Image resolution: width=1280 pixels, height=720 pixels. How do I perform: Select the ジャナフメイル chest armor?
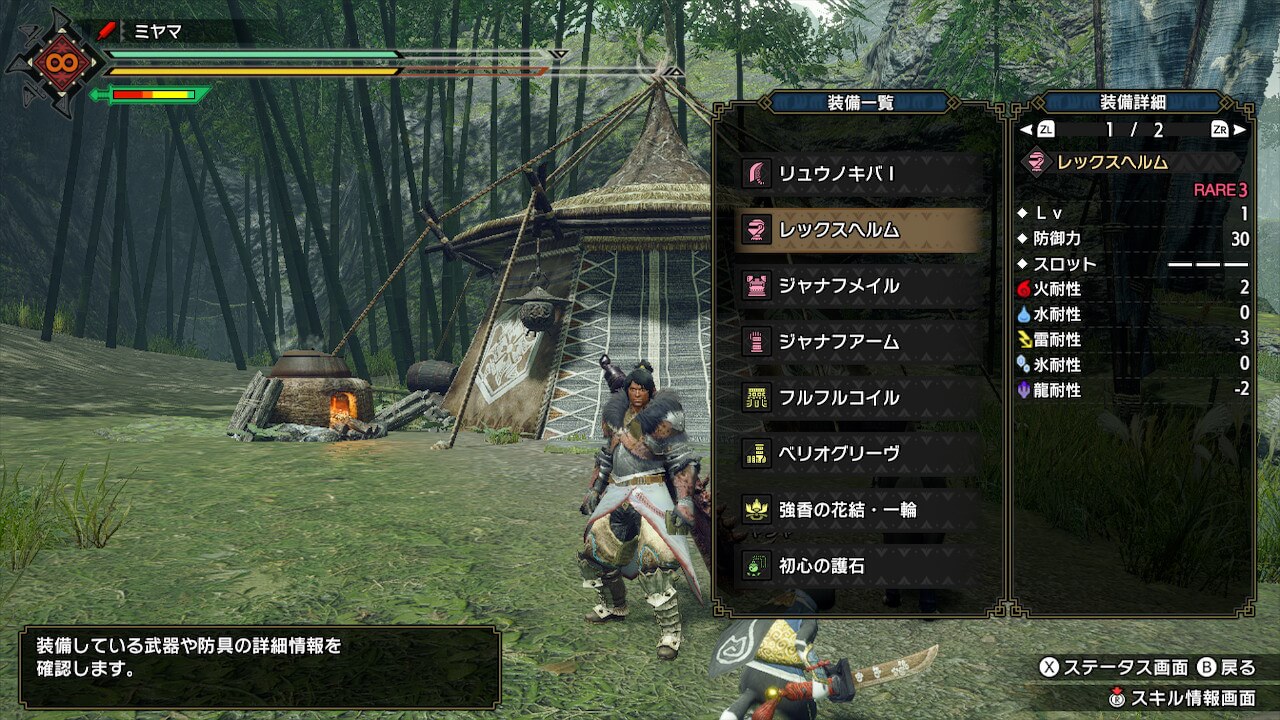[x=858, y=286]
